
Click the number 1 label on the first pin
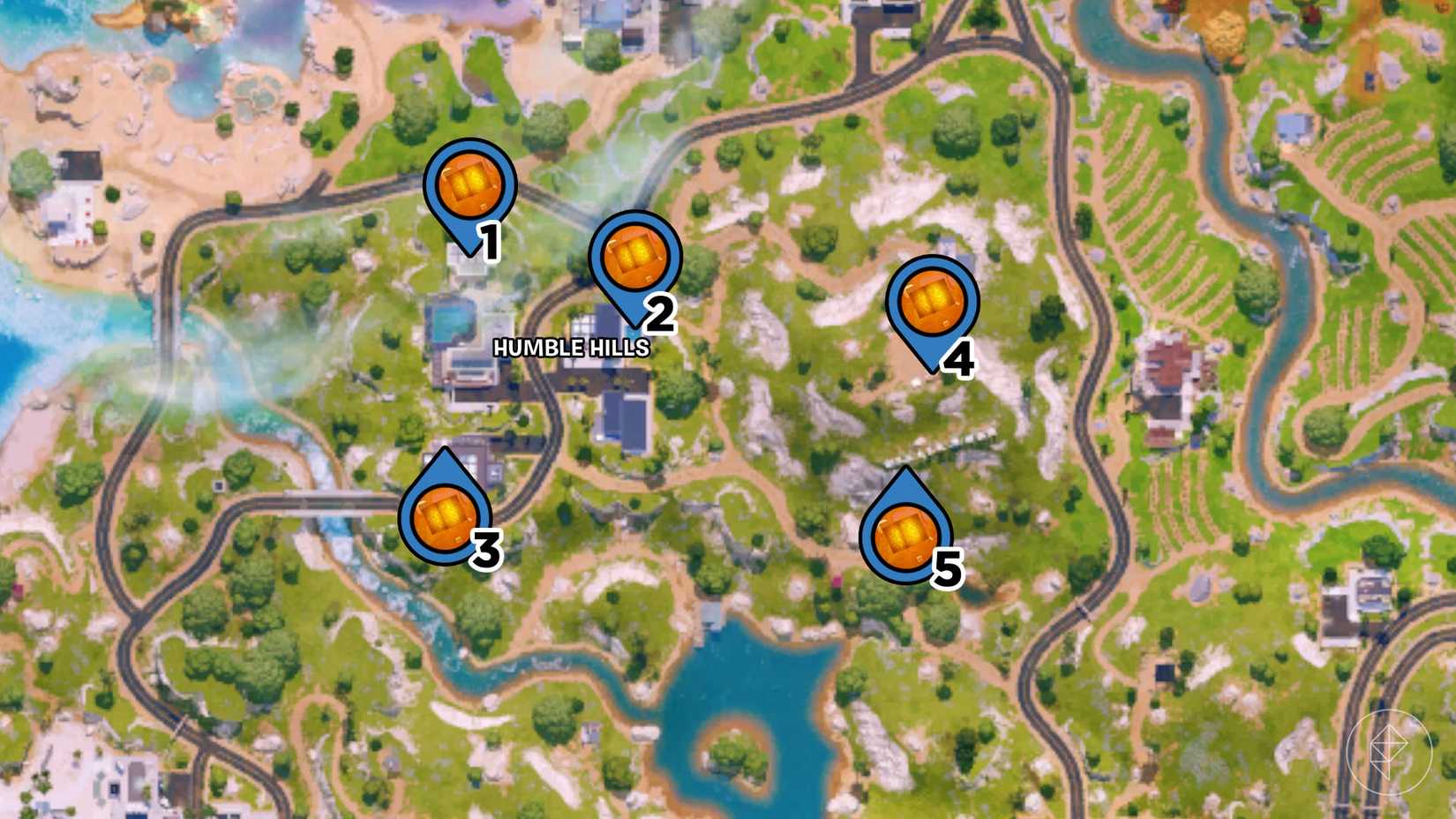point(491,239)
